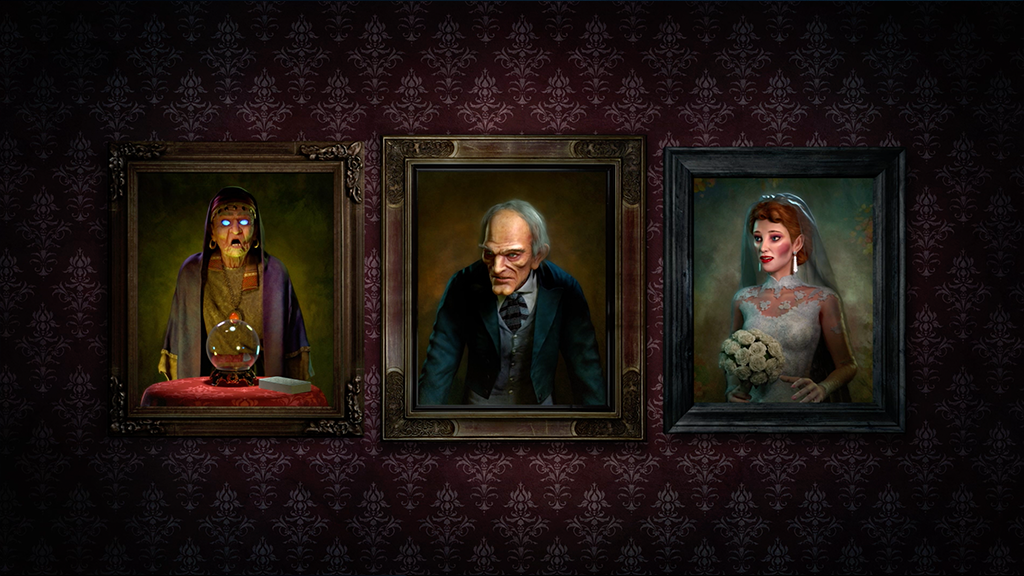The height and width of the screenshot is (576, 1024).
Task: Pick the bride portrait holding a bouquet
Action: point(784,290)
